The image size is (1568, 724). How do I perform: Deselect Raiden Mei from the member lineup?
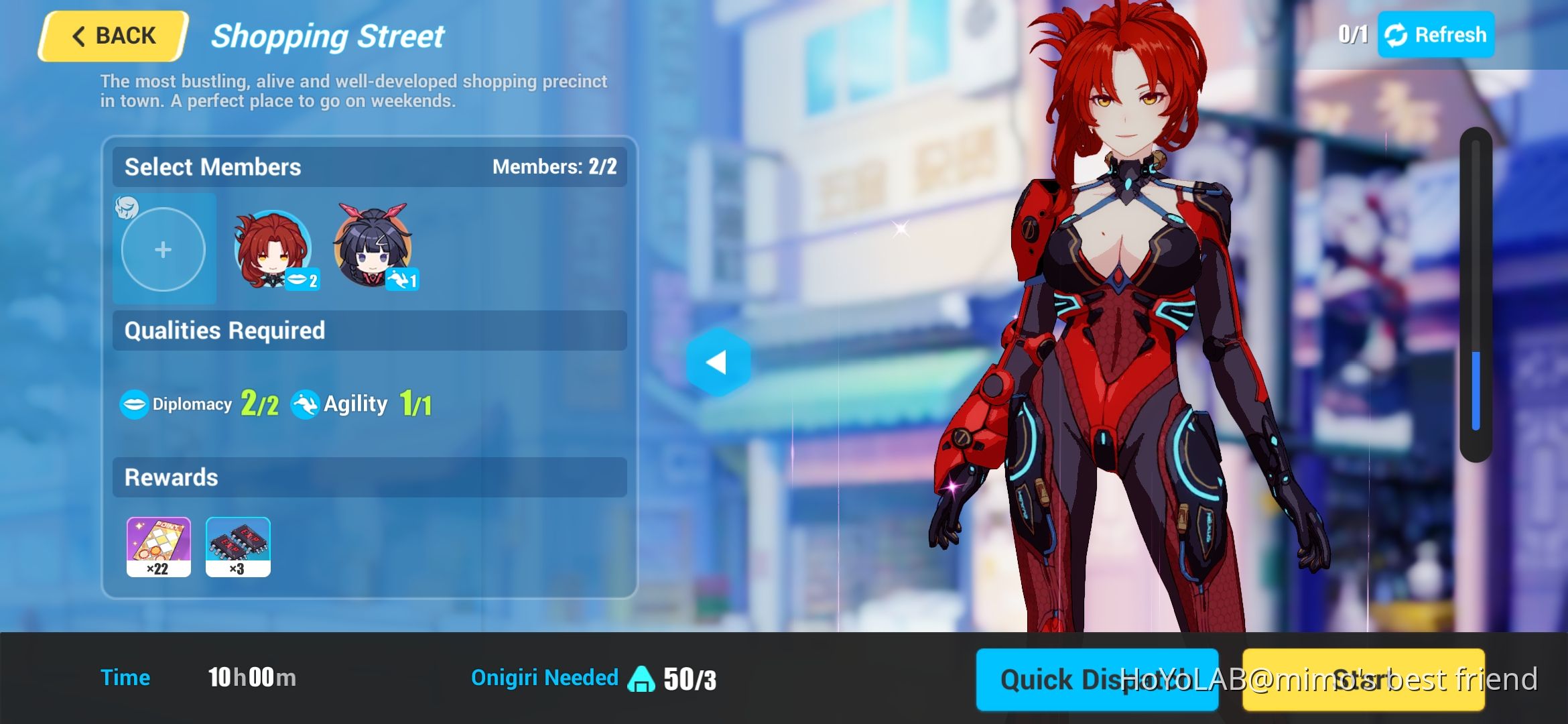coord(371,249)
